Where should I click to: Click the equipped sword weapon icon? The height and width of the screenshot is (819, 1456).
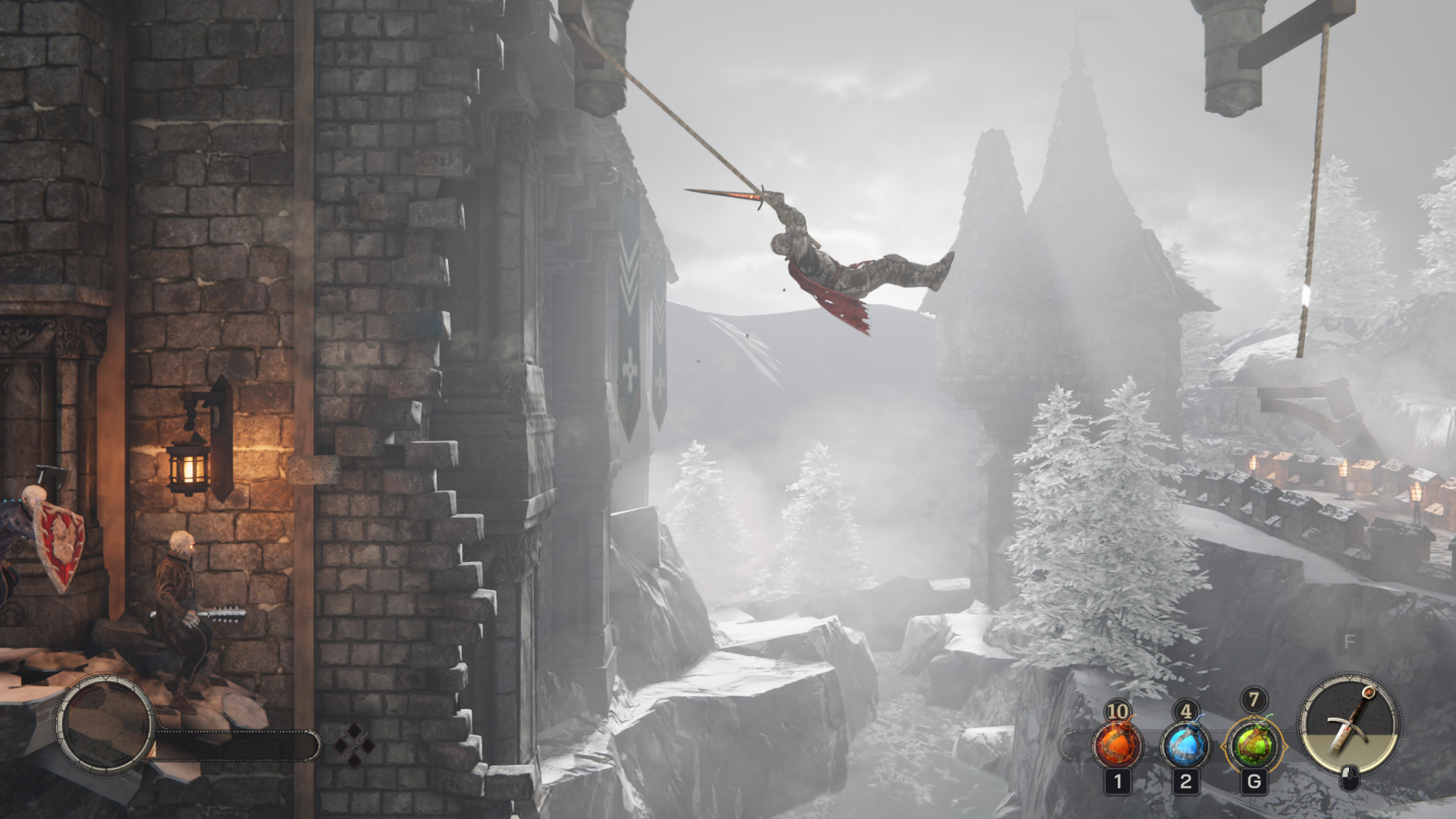[x=1350, y=723]
